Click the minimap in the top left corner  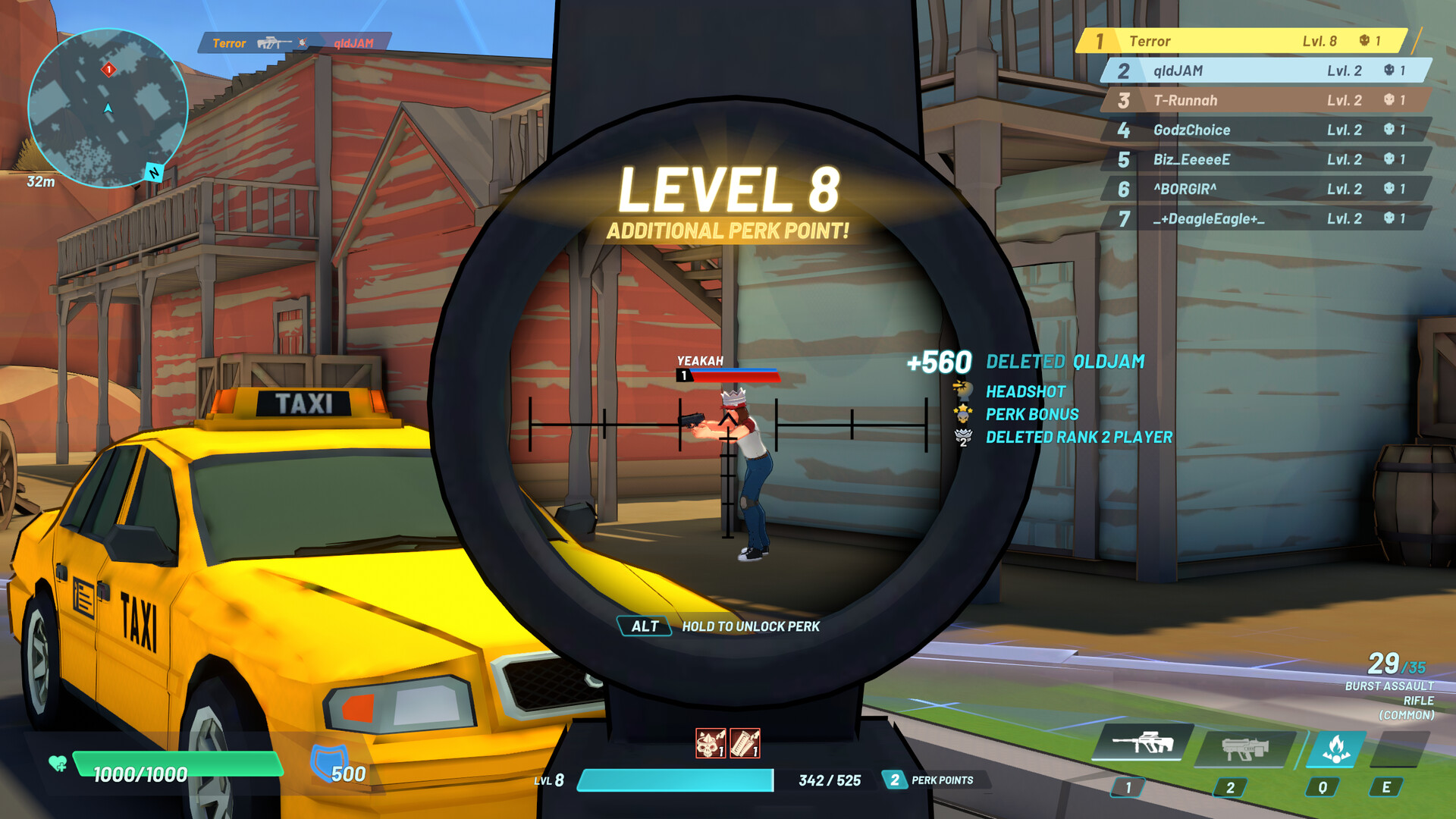[108, 106]
